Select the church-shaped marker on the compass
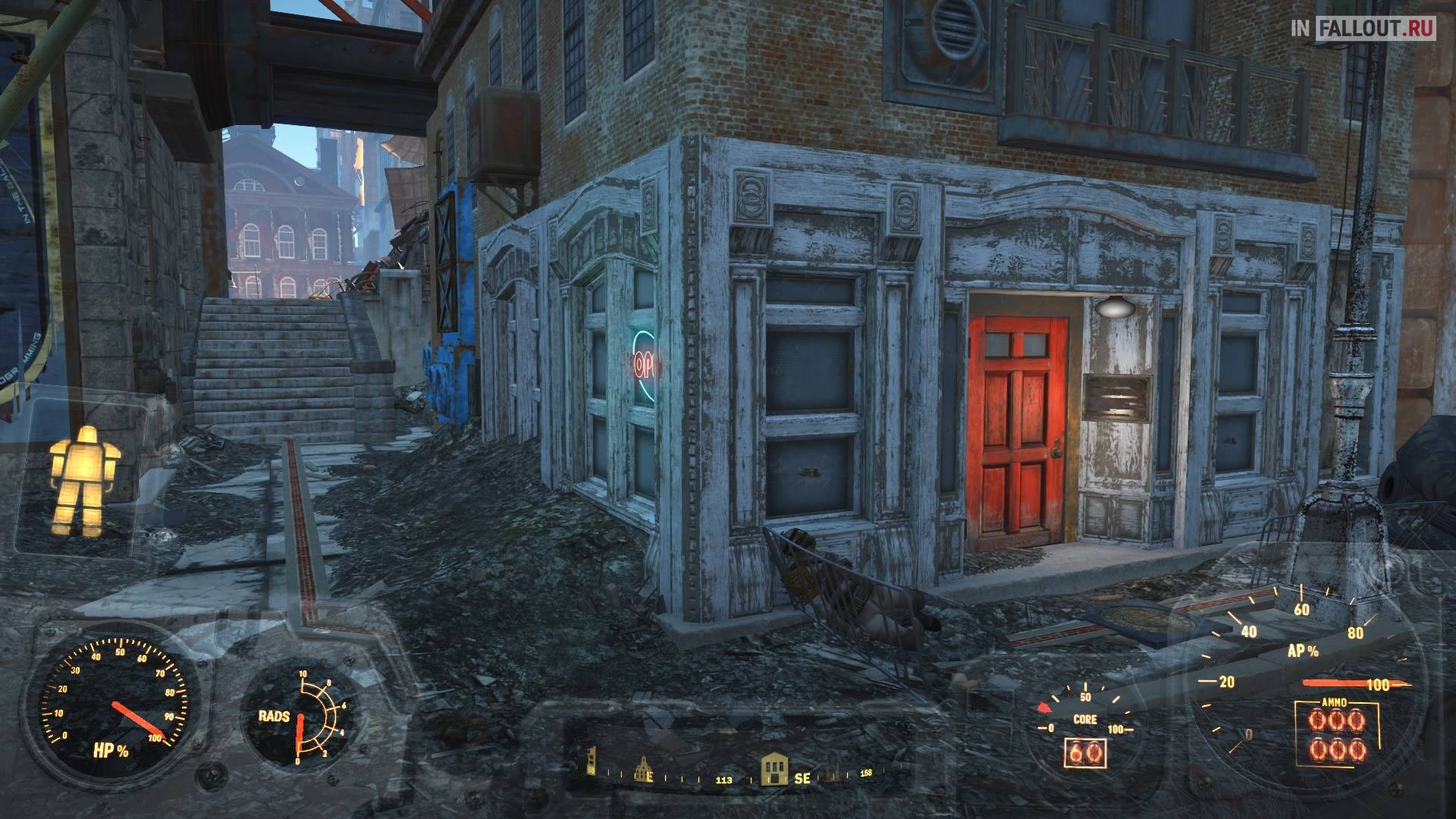 [x=644, y=768]
